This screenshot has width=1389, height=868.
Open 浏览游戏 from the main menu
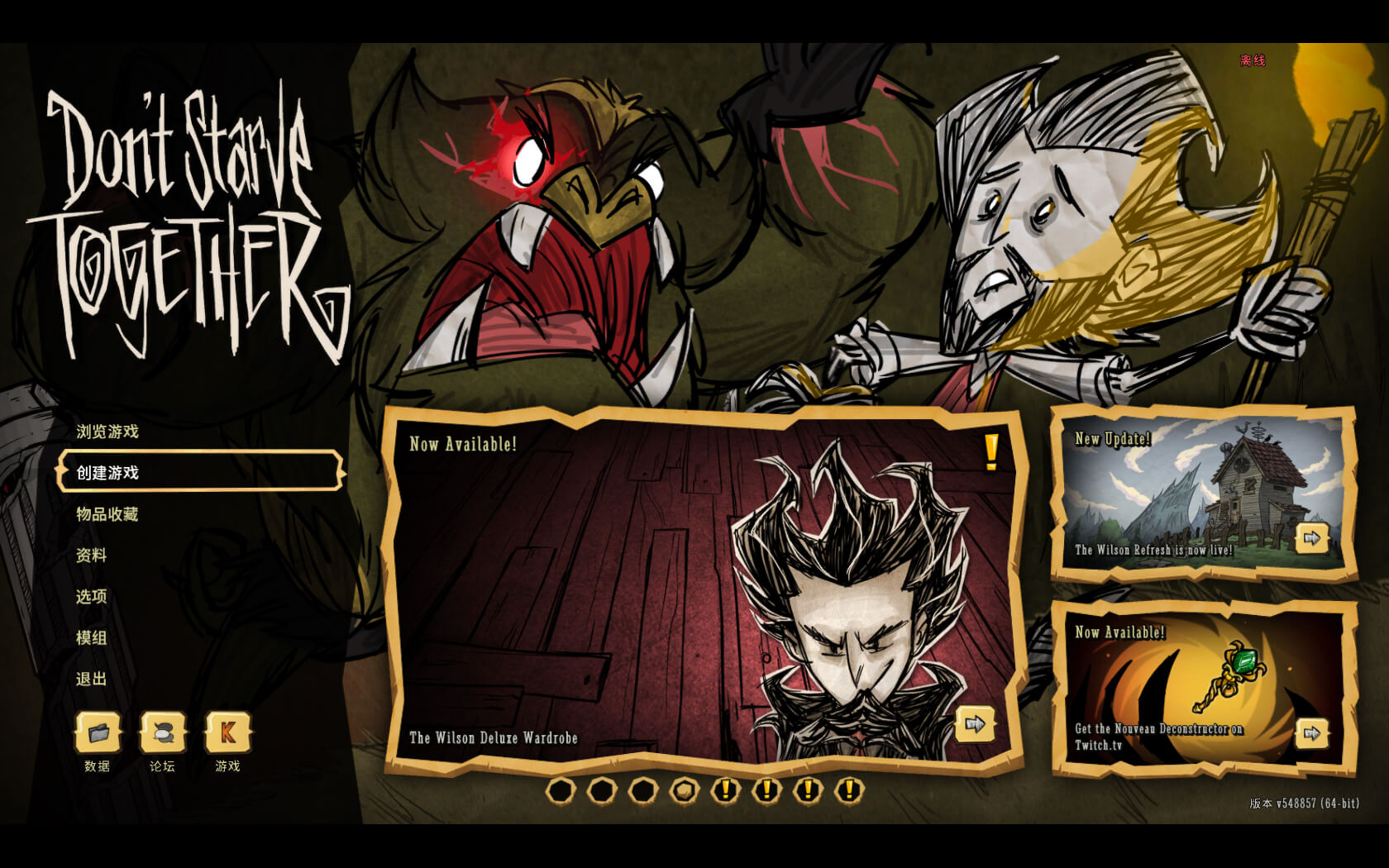107,432
